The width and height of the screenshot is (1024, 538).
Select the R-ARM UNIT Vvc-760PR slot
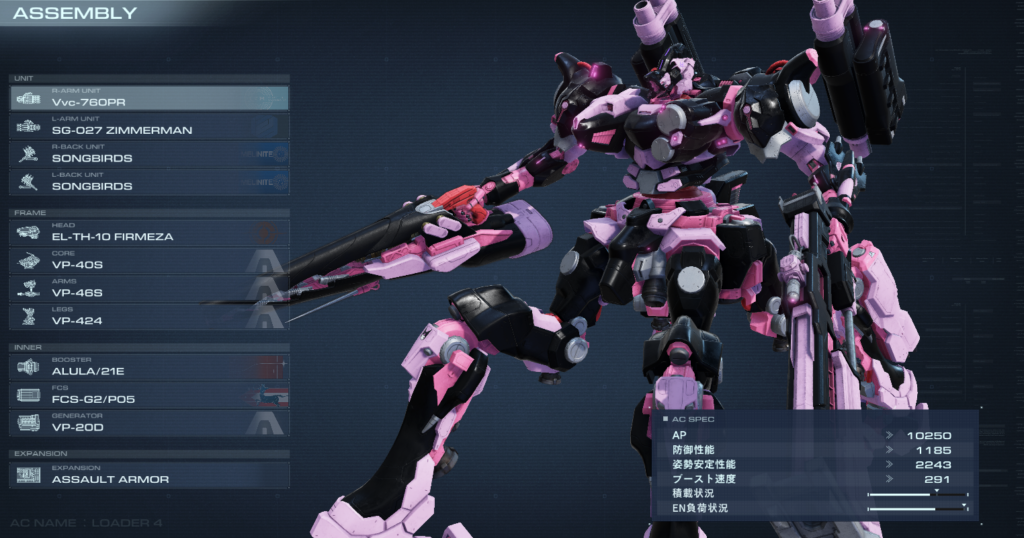click(150, 98)
